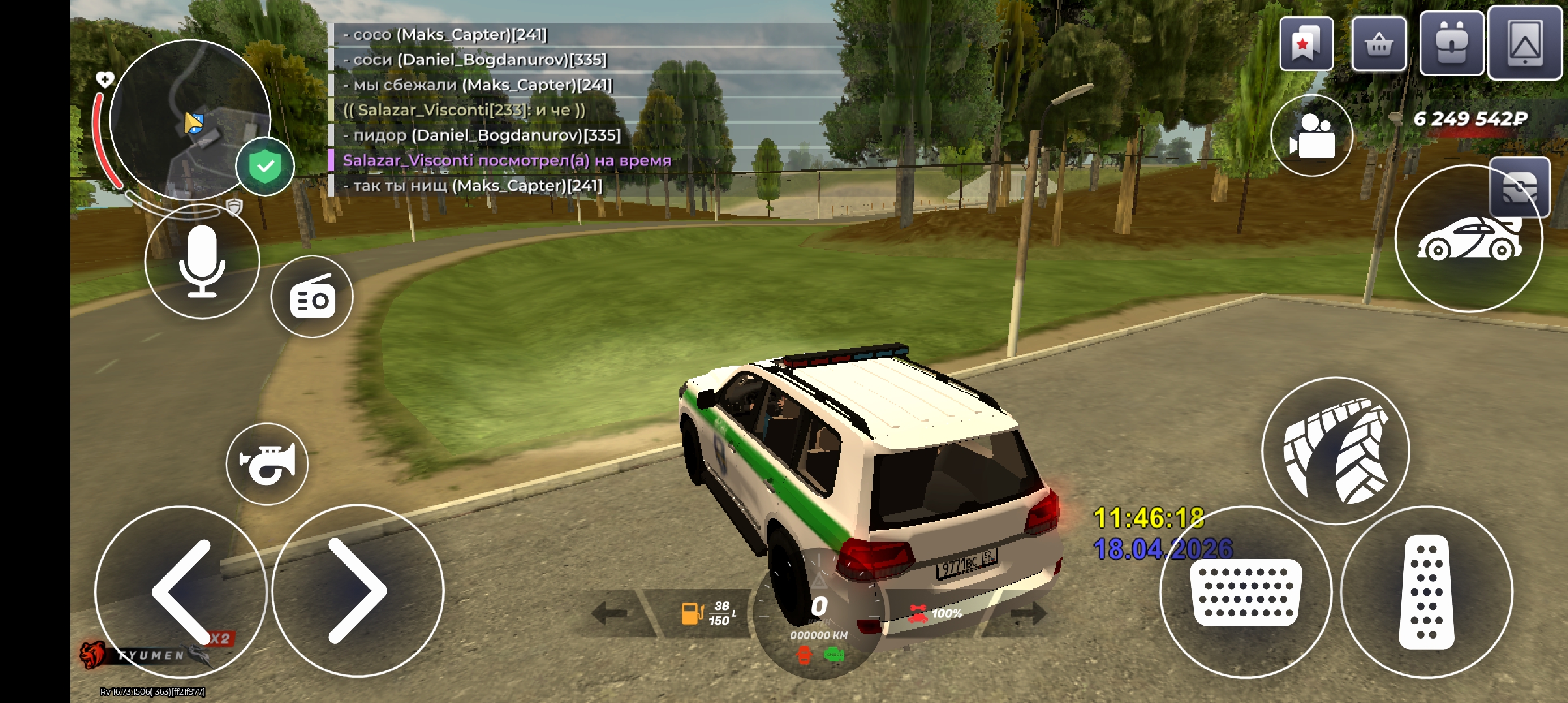Image resolution: width=1568 pixels, height=703 pixels.
Task: Tap the card icon above car button
Action: (x=1520, y=187)
